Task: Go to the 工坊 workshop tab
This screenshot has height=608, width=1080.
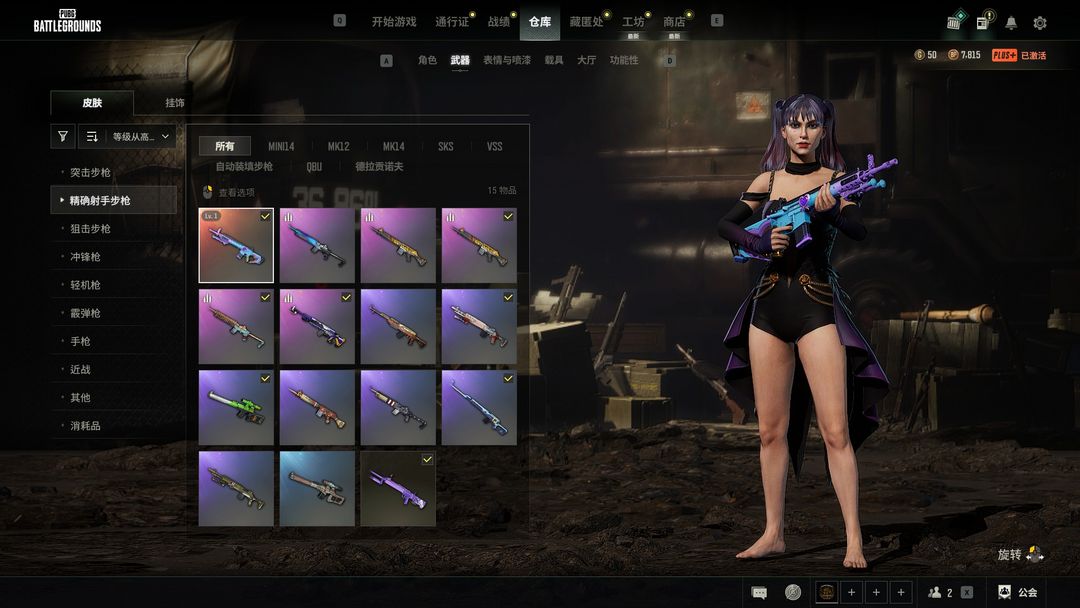Action: (633, 22)
